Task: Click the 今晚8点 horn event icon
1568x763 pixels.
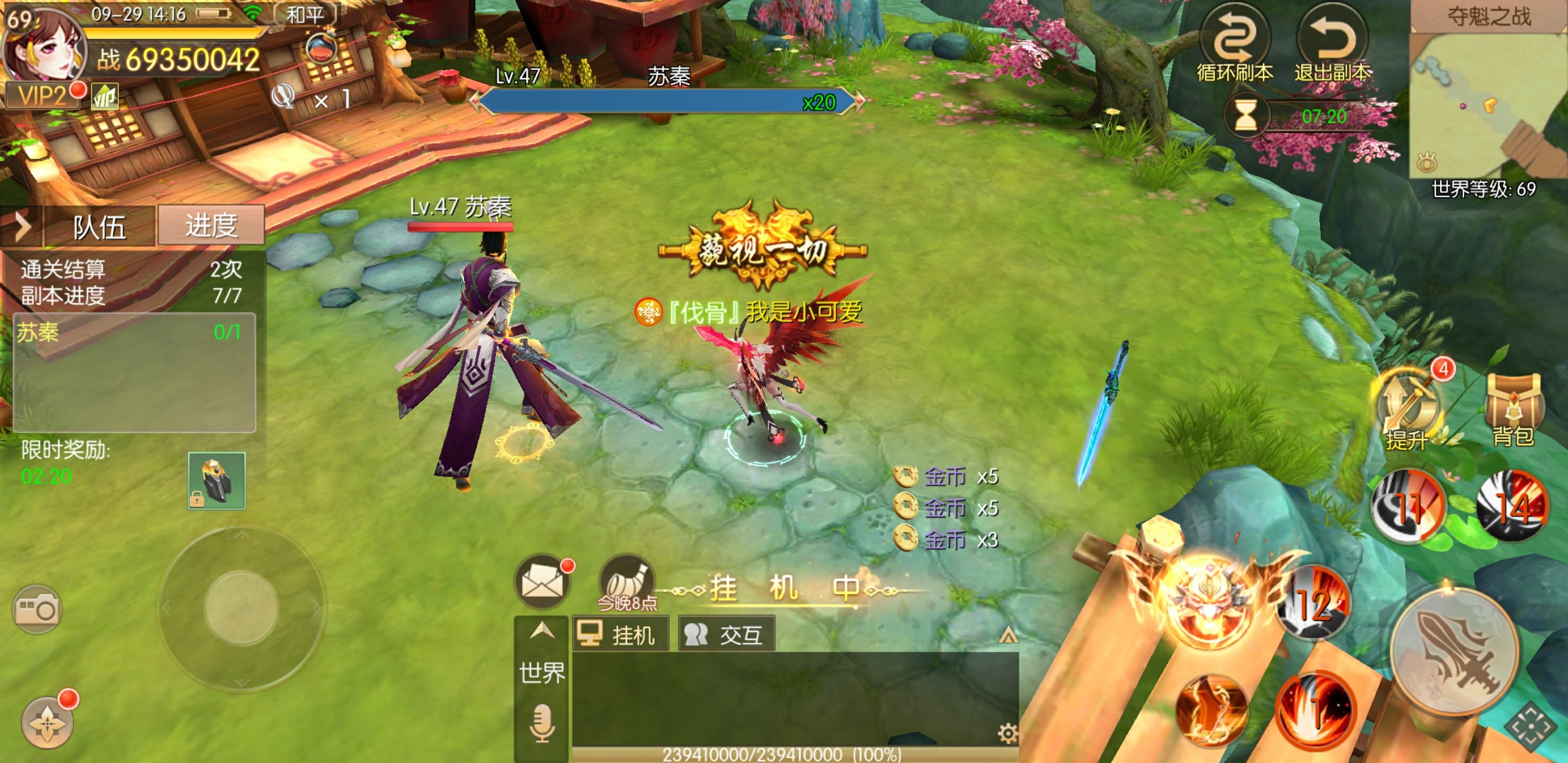Action: pos(627,582)
